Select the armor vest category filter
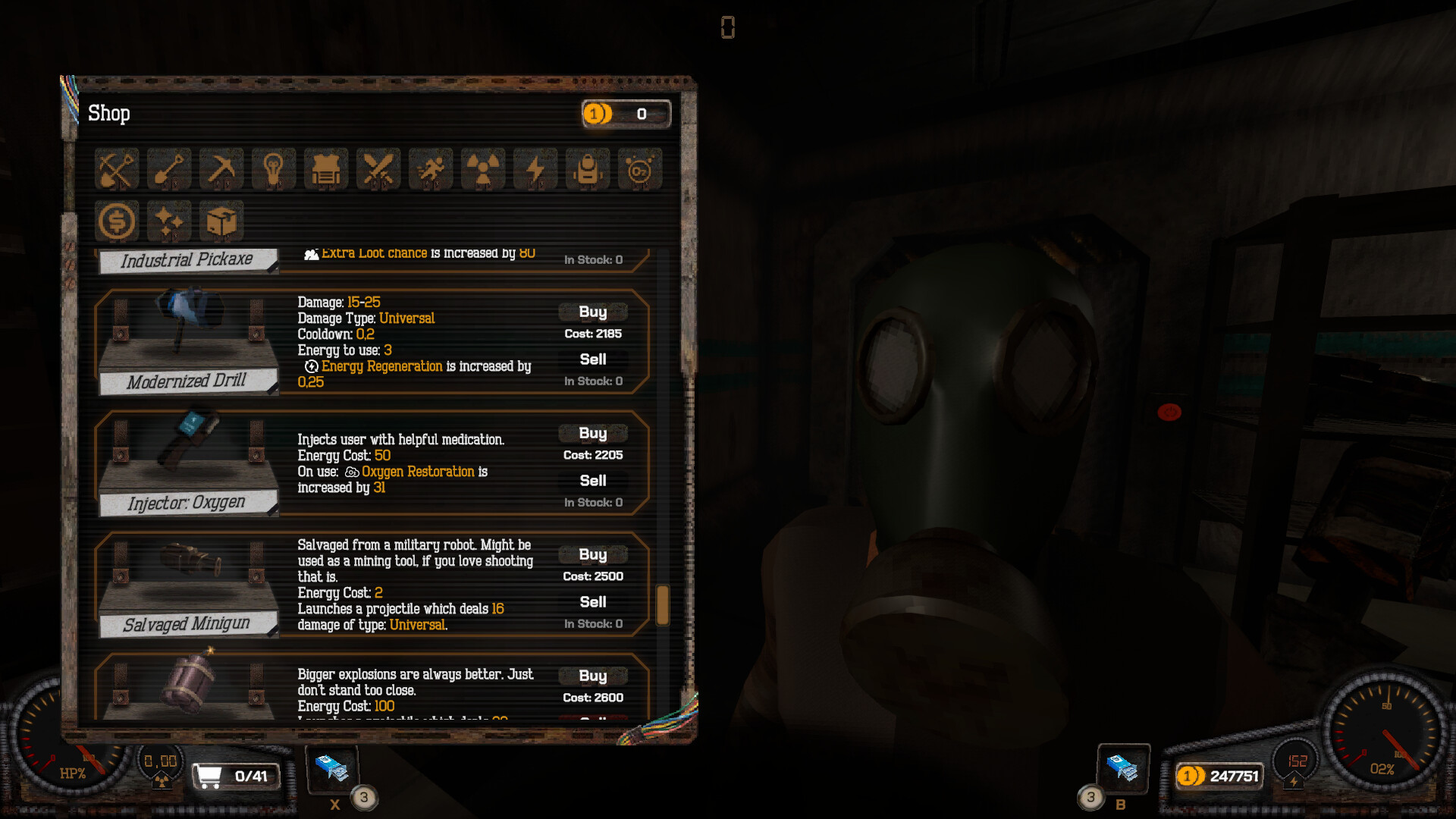1456x819 pixels. pos(325,169)
